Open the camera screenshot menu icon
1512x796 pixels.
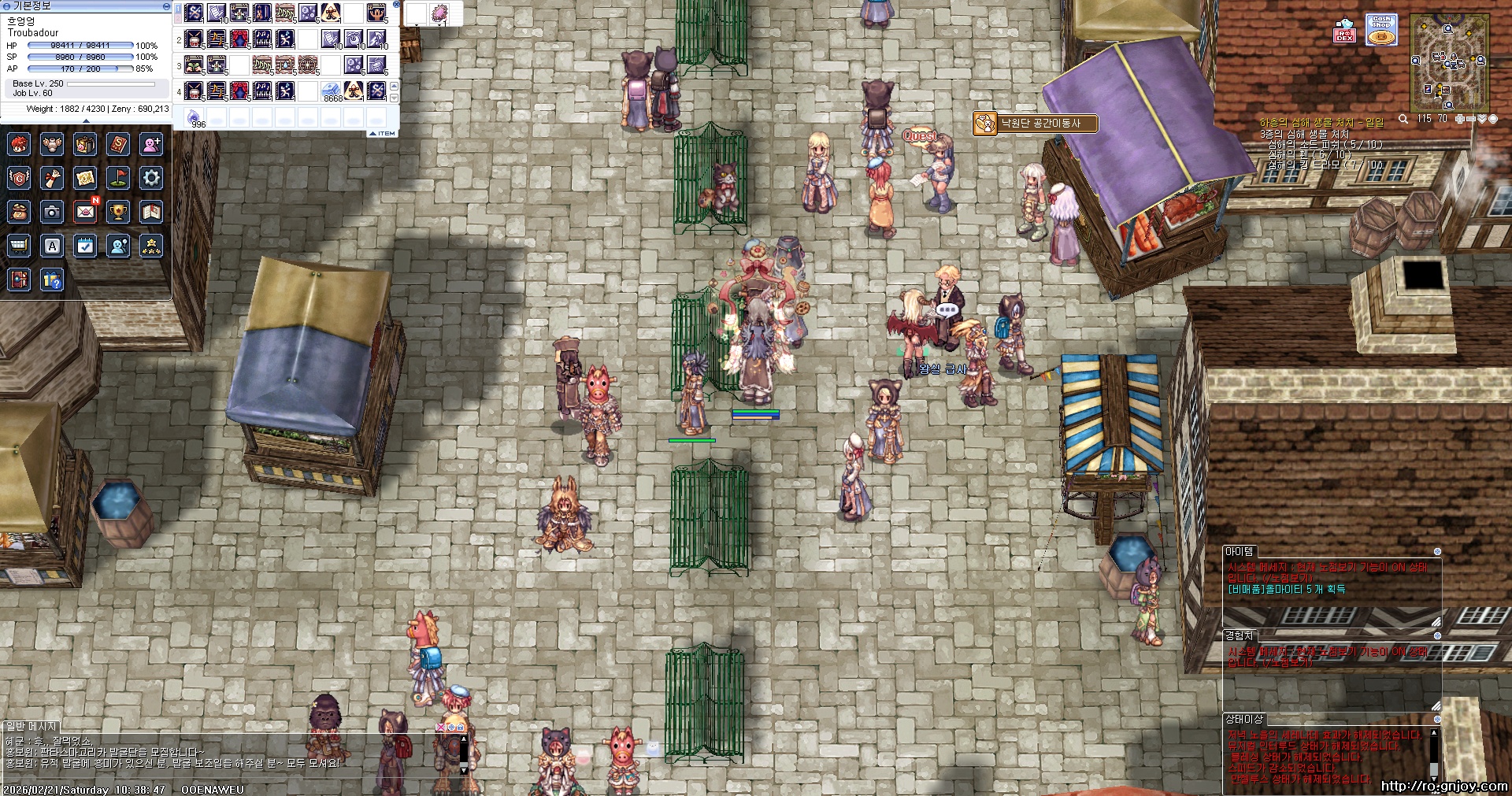pos(52,212)
